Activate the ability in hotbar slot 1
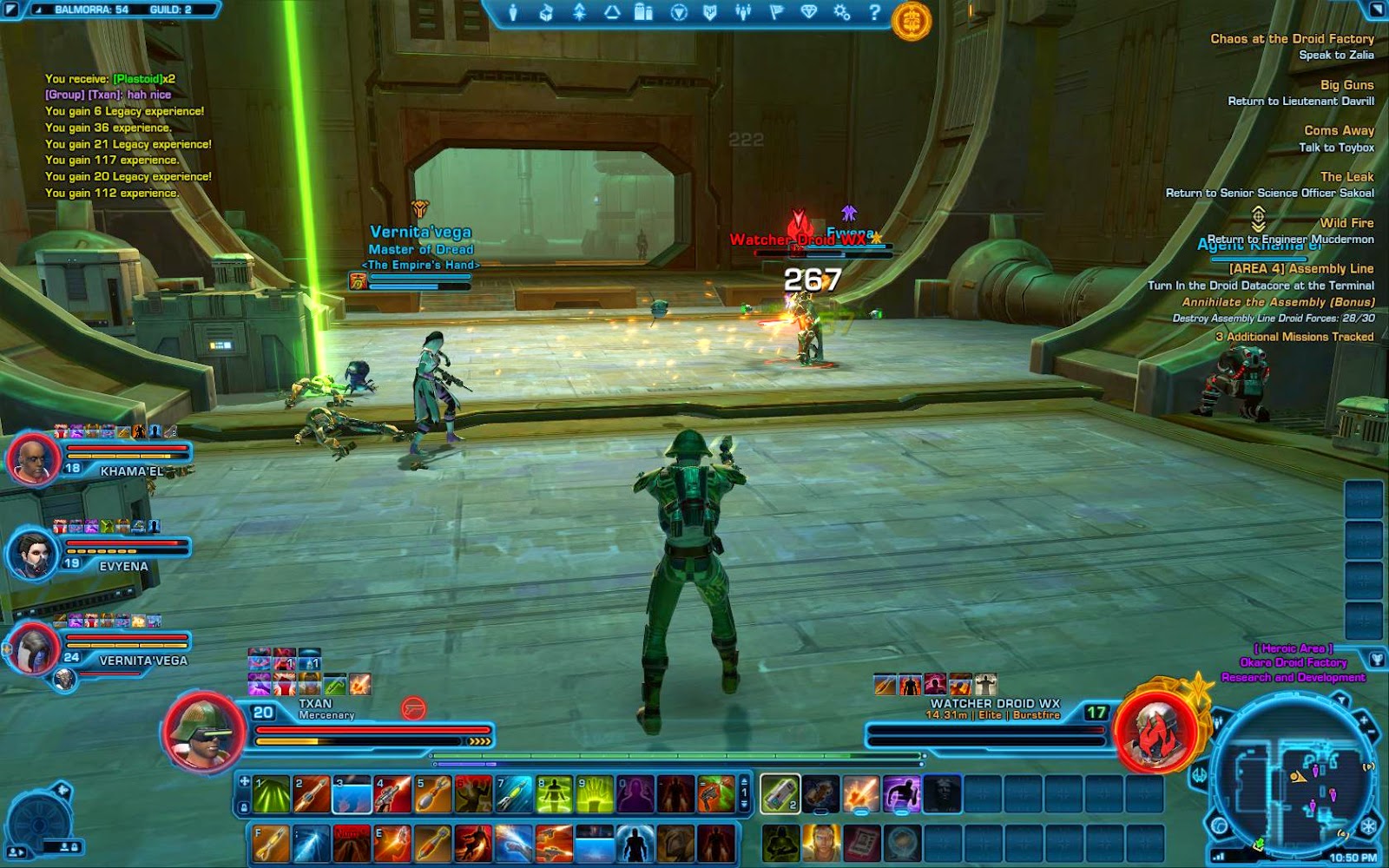This screenshot has height=868, width=1389. (x=271, y=794)
